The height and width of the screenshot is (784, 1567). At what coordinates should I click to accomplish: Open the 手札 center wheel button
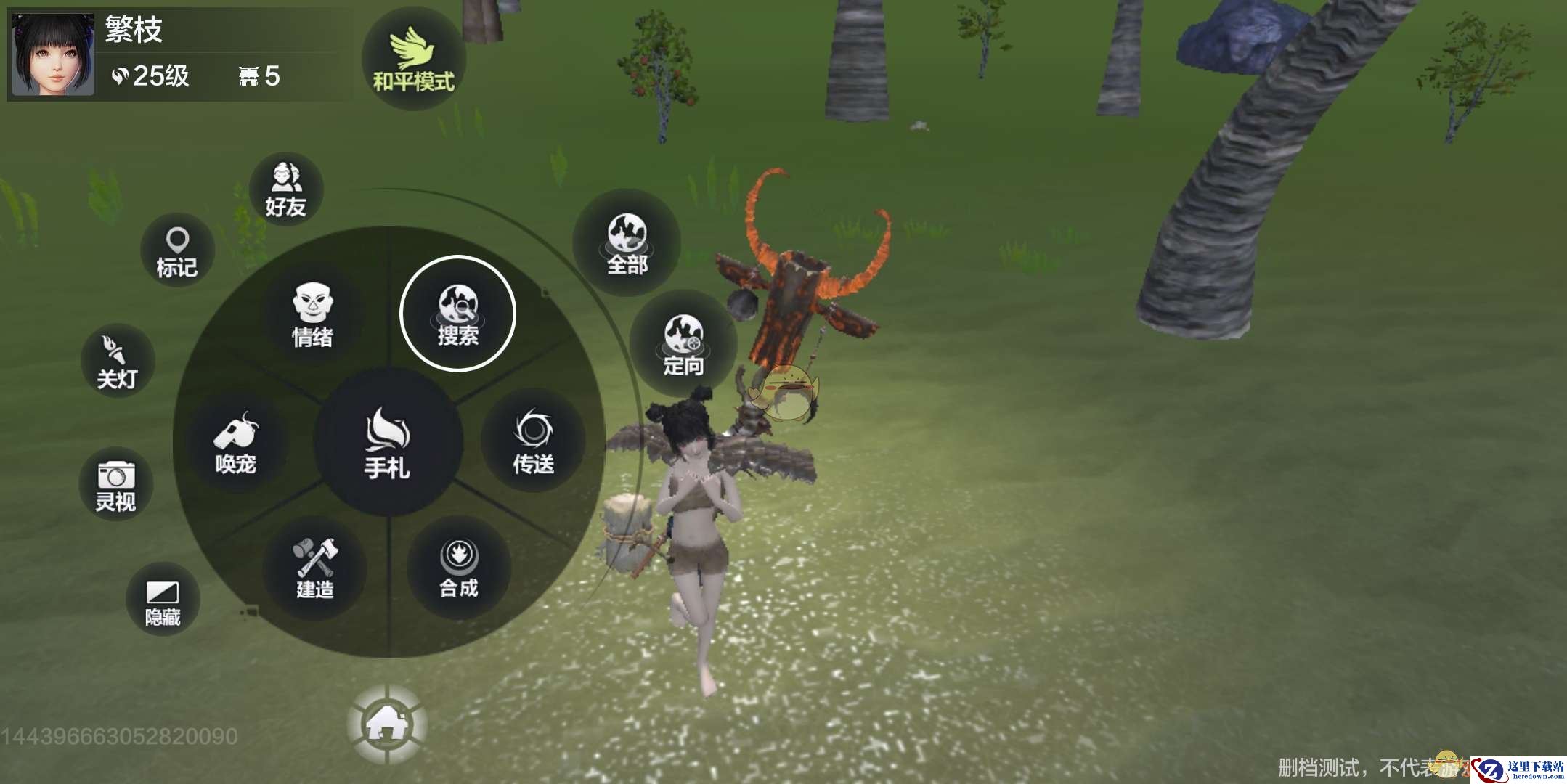pyautogui.click(x=388, y=443)
